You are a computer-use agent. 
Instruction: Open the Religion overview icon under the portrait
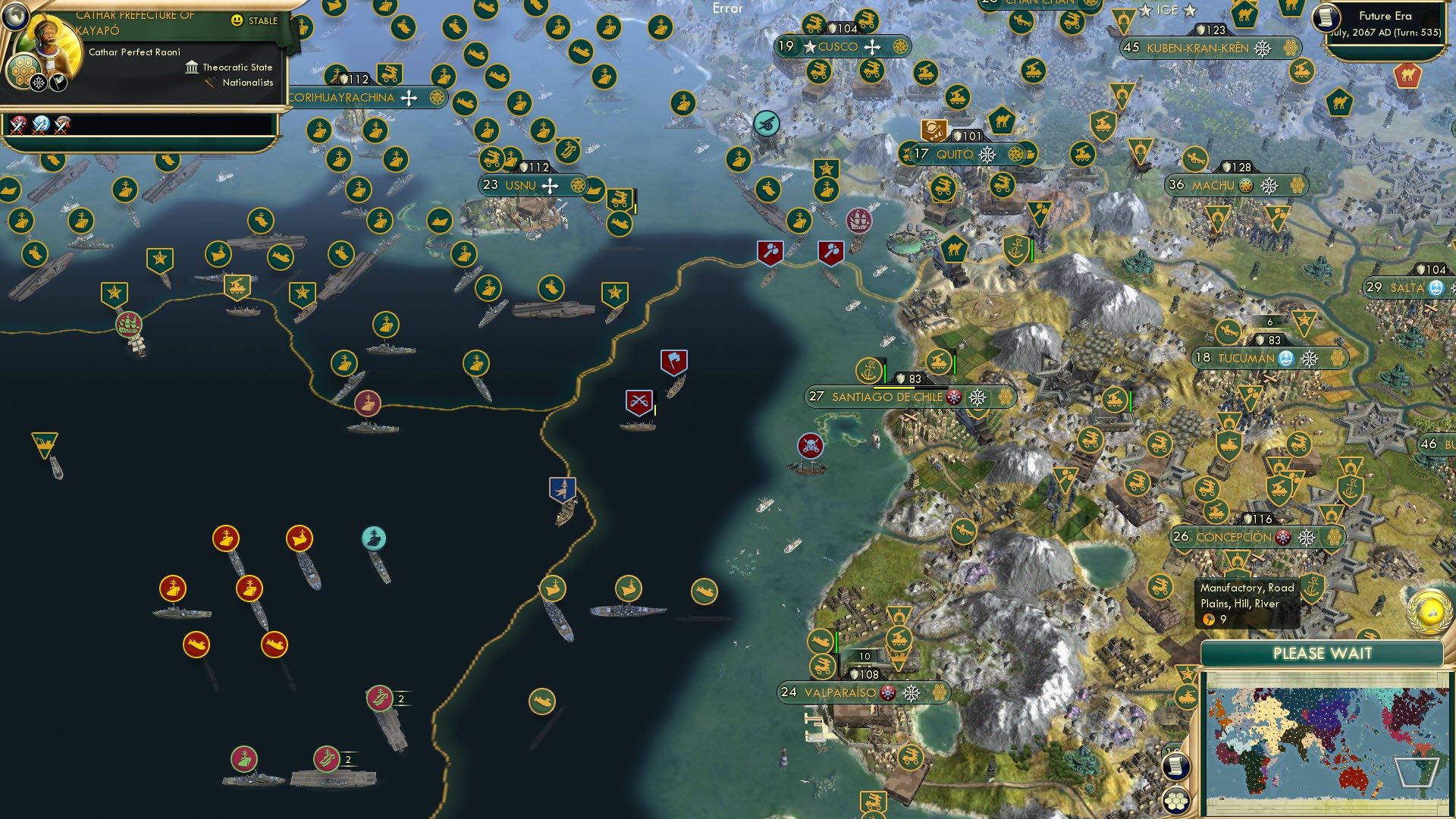tap(37, 82)
